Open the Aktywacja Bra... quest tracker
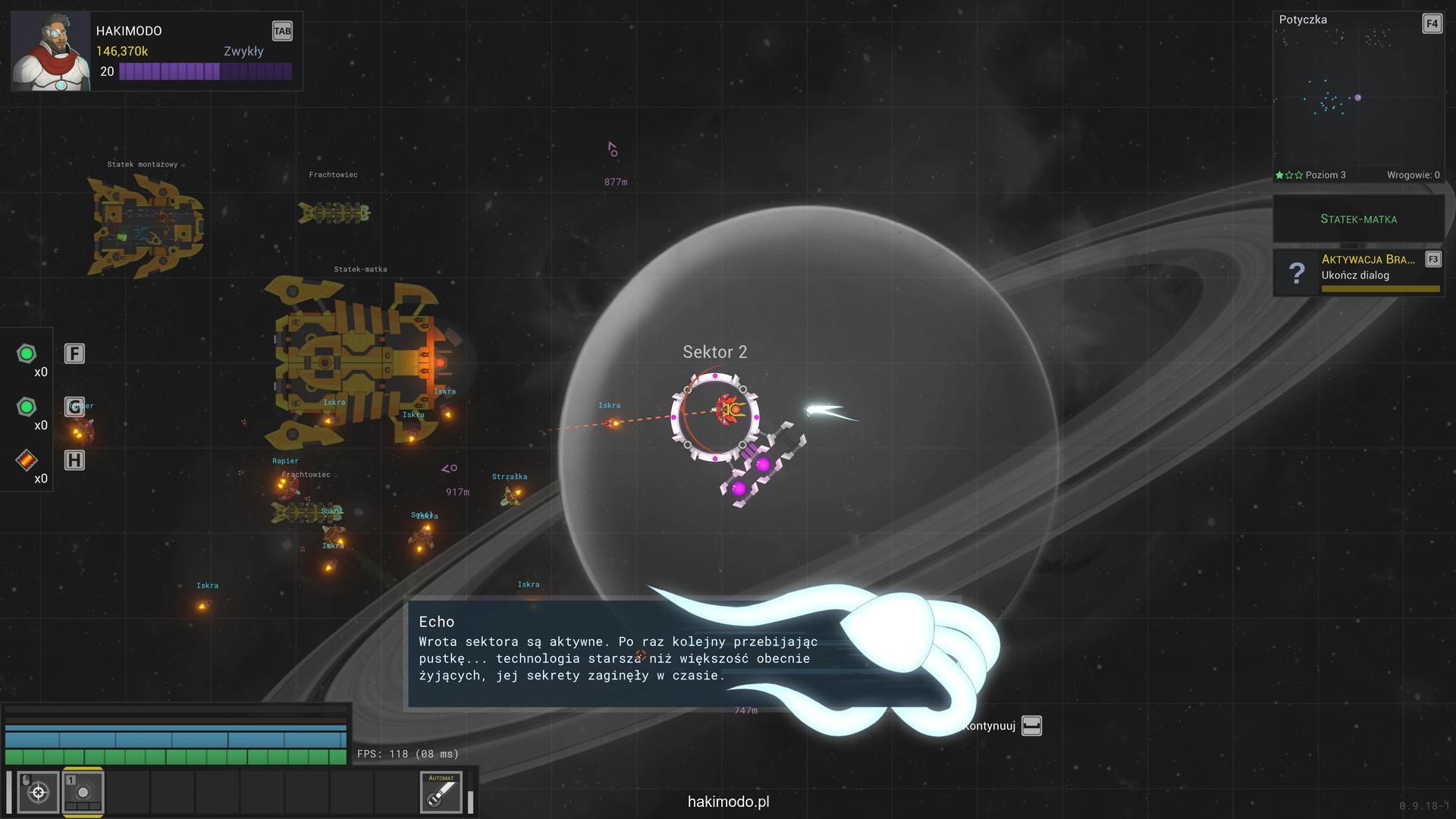 pyautogui.click(x=1358, y=272)
